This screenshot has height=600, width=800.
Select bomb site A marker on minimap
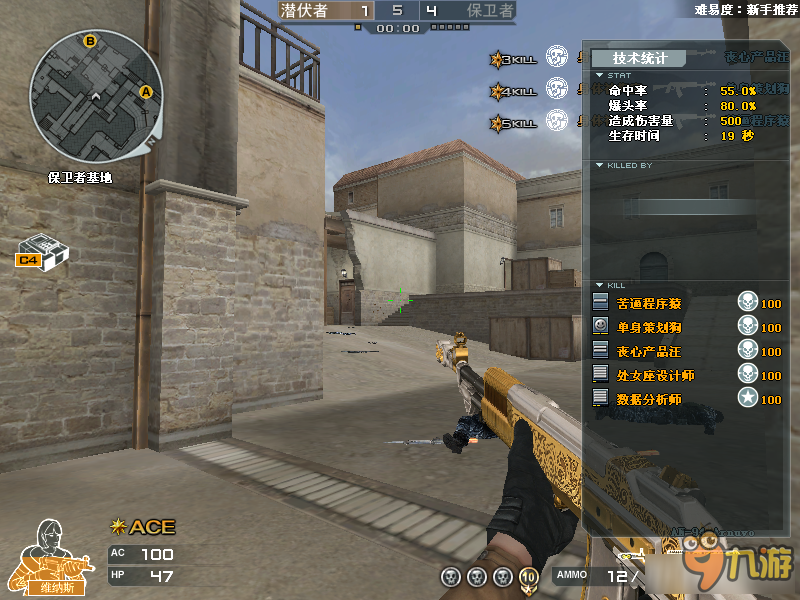tap(146, 92)
